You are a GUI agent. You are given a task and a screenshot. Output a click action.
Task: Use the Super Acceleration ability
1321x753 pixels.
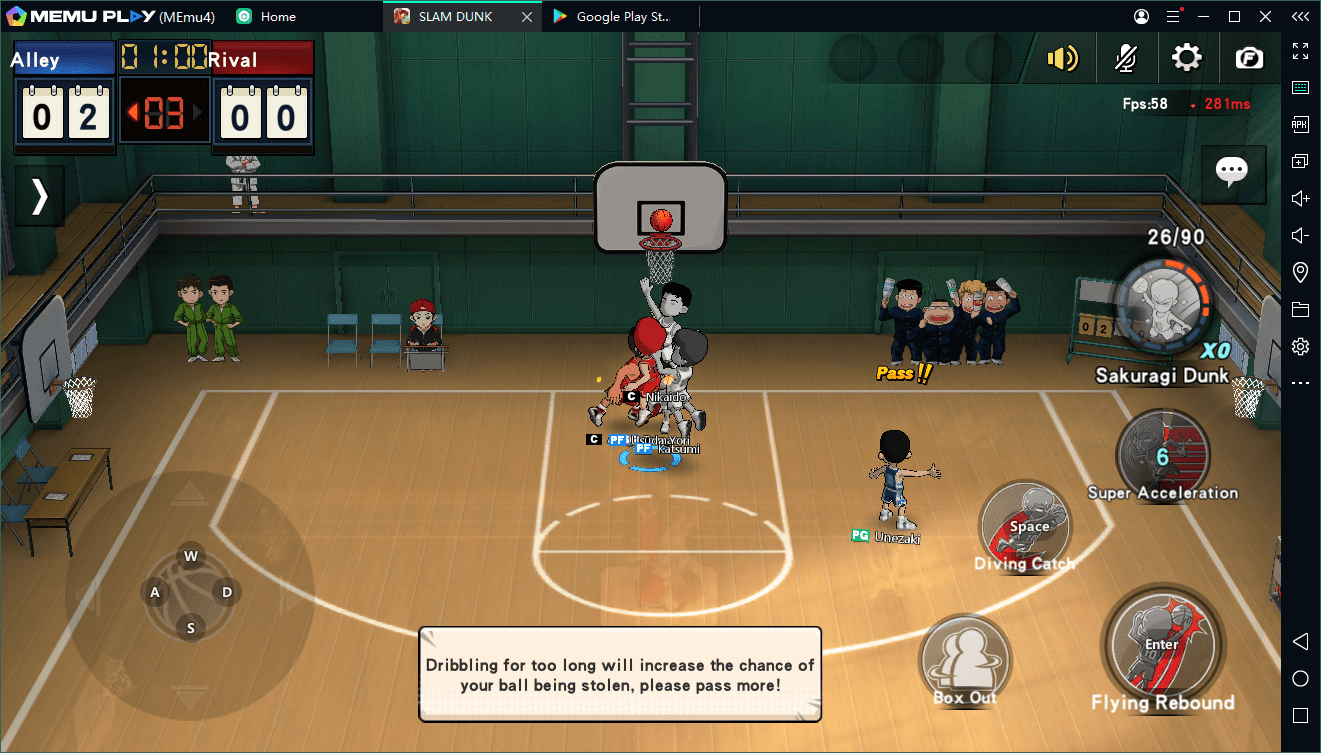click(x=1162, y=455)
